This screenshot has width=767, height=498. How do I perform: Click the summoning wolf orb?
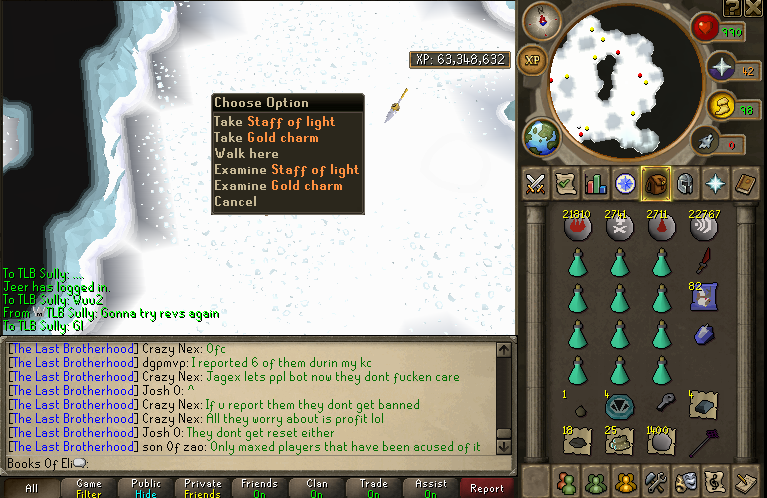click(704, 143)
